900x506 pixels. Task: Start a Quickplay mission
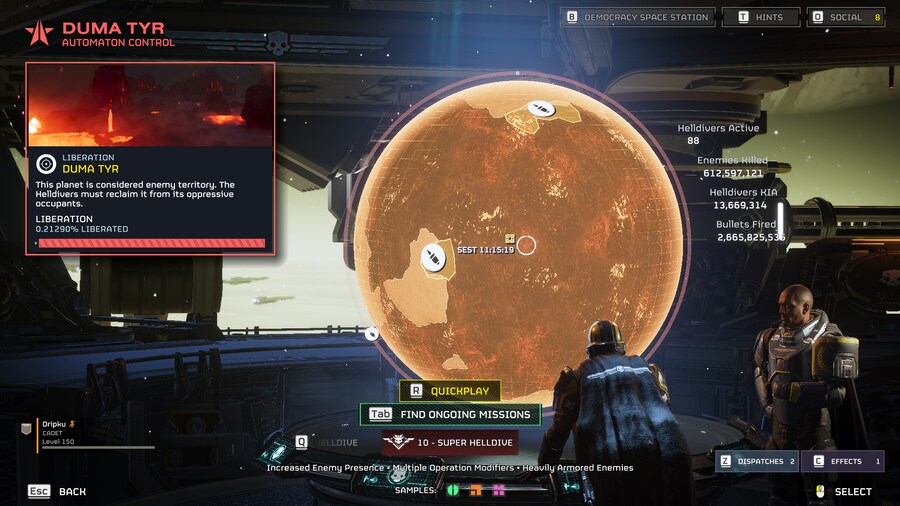(450, 391)
